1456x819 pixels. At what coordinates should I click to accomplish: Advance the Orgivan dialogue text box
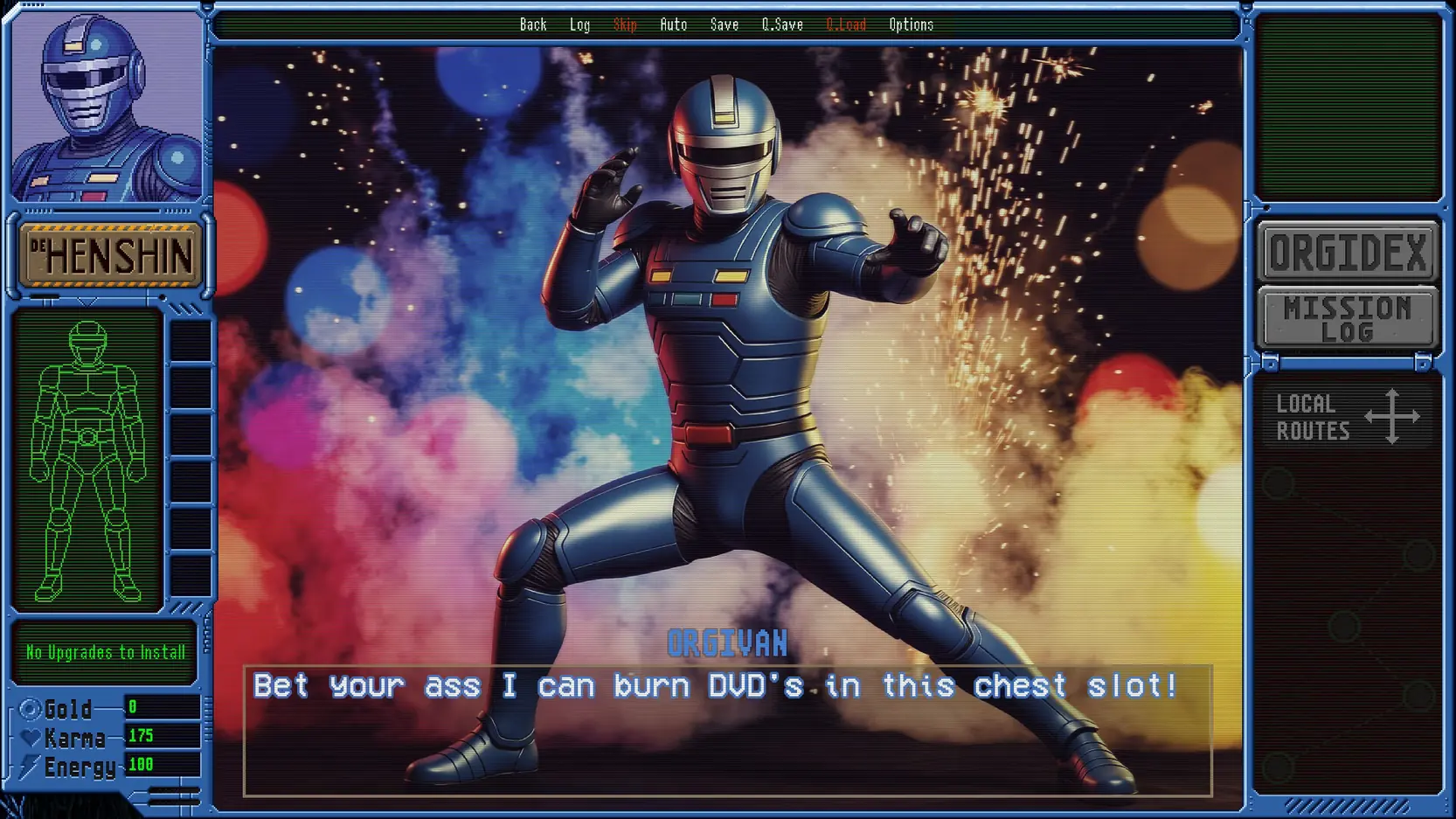[727, 730]
